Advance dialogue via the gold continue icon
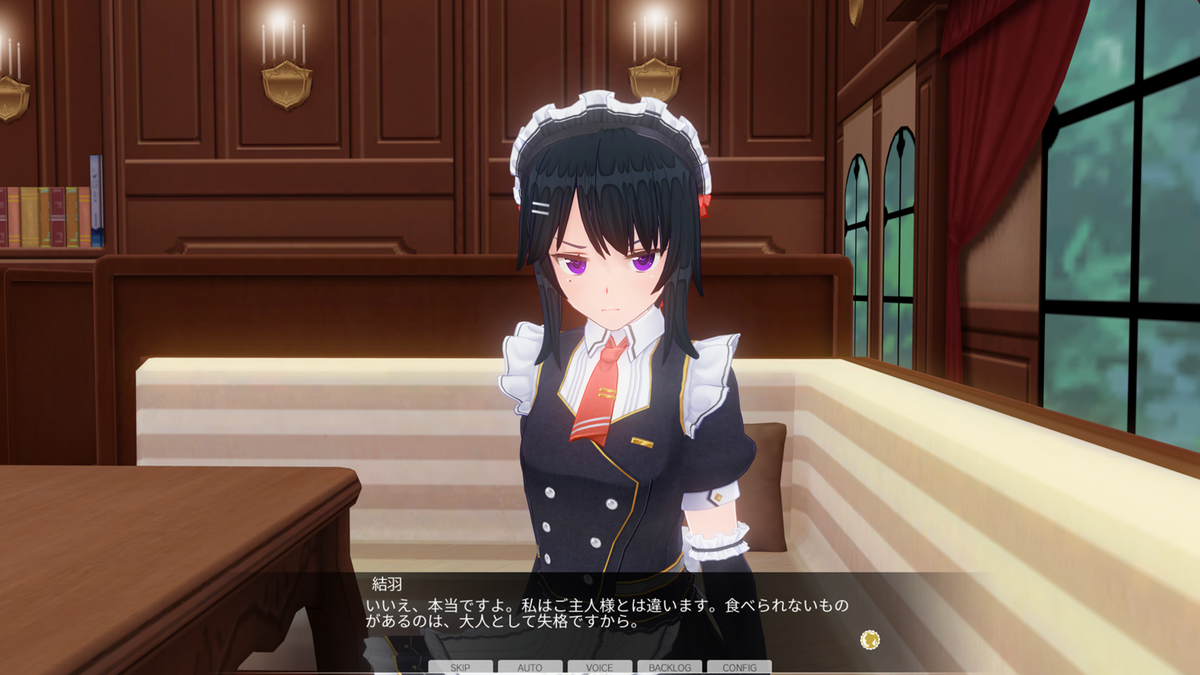 click(x=870, y=638)
